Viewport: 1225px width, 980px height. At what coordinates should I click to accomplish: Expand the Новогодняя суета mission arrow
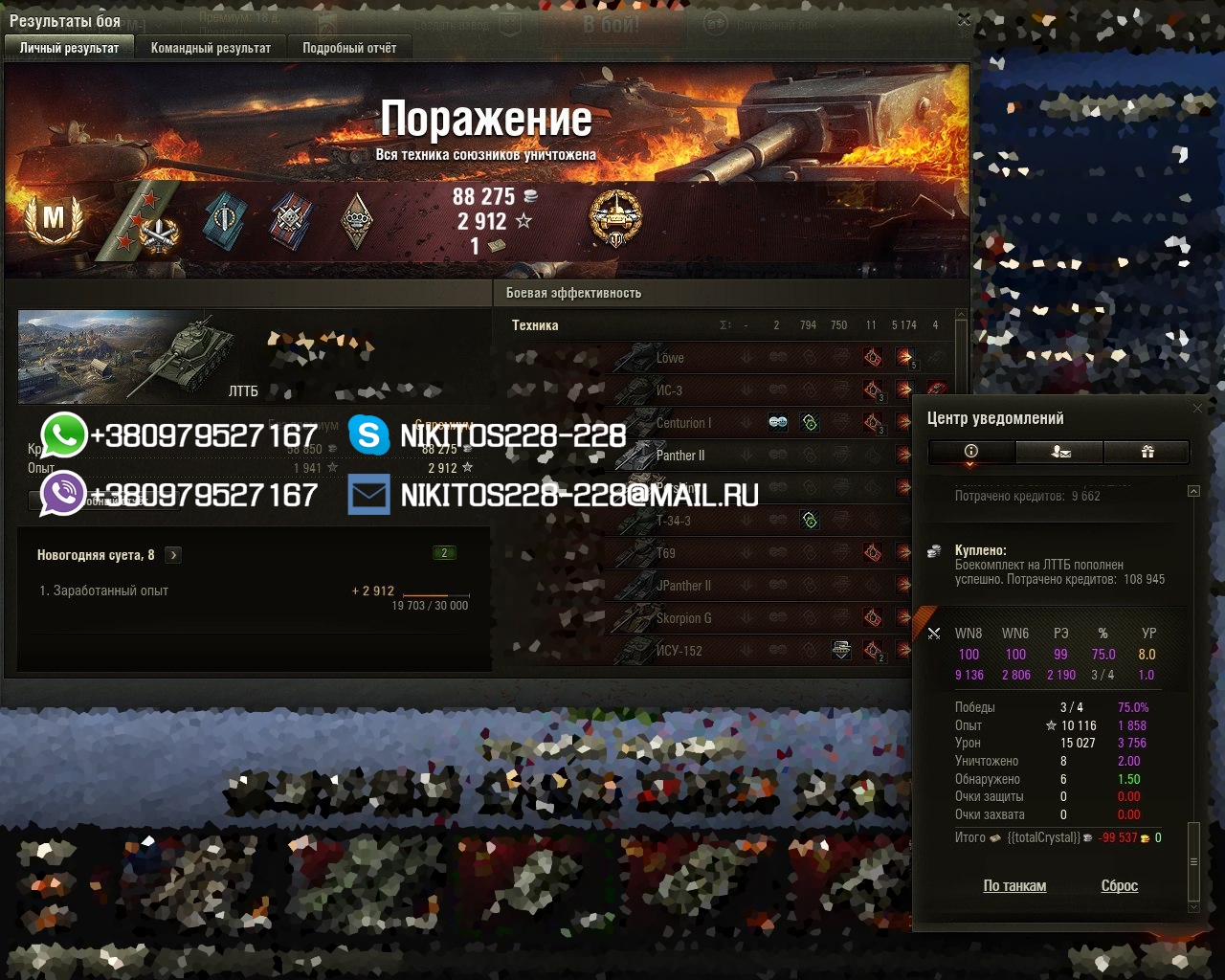tap(173, 555)
